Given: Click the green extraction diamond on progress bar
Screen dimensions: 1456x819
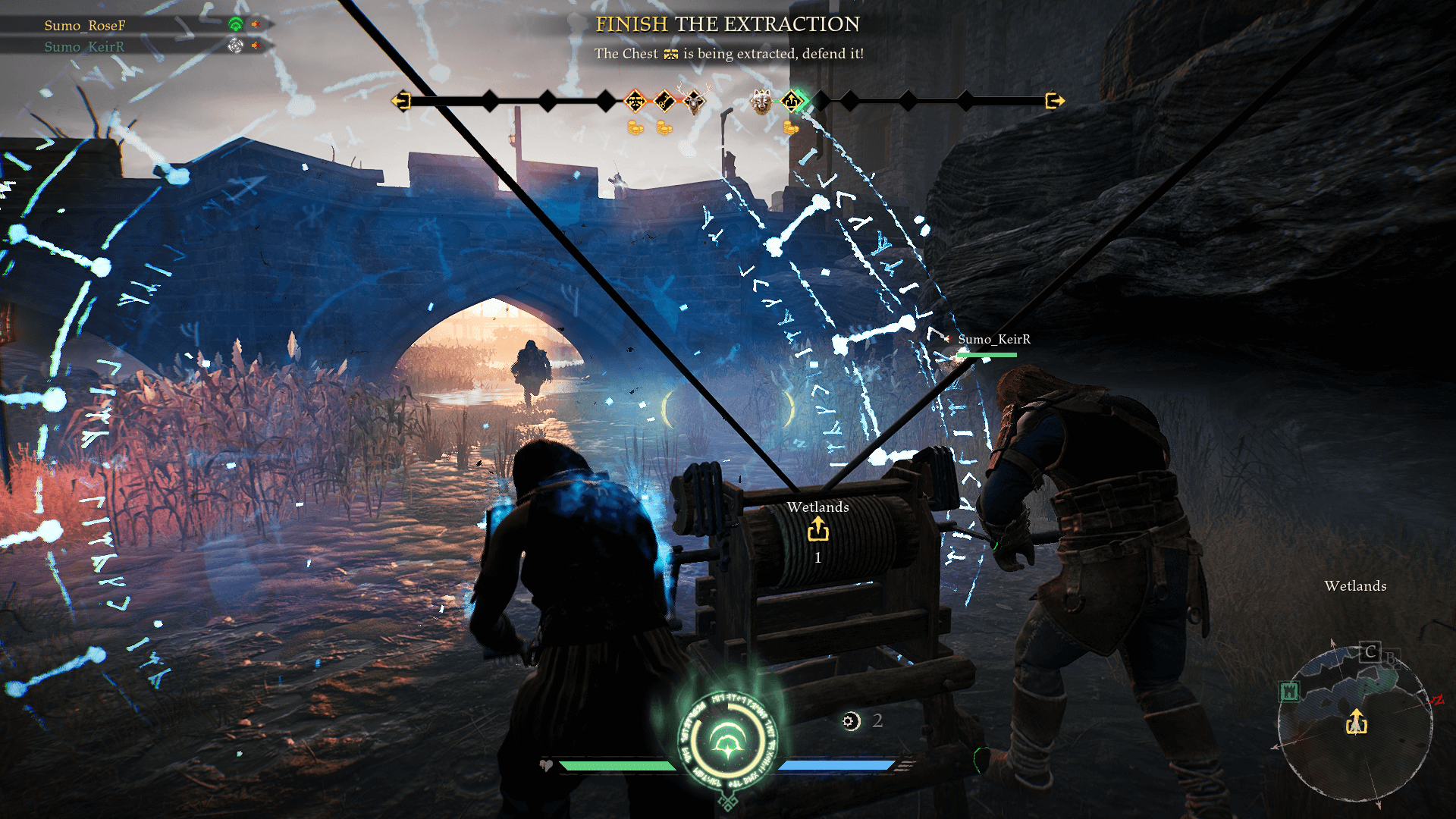Looking at the screenshot, I should coord(792,101).
